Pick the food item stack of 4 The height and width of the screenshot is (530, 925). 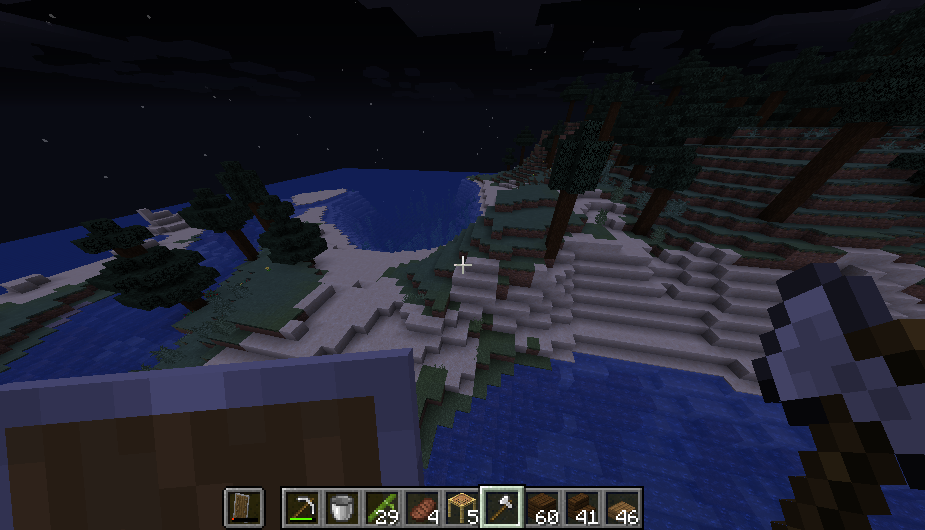pos(420,508)
